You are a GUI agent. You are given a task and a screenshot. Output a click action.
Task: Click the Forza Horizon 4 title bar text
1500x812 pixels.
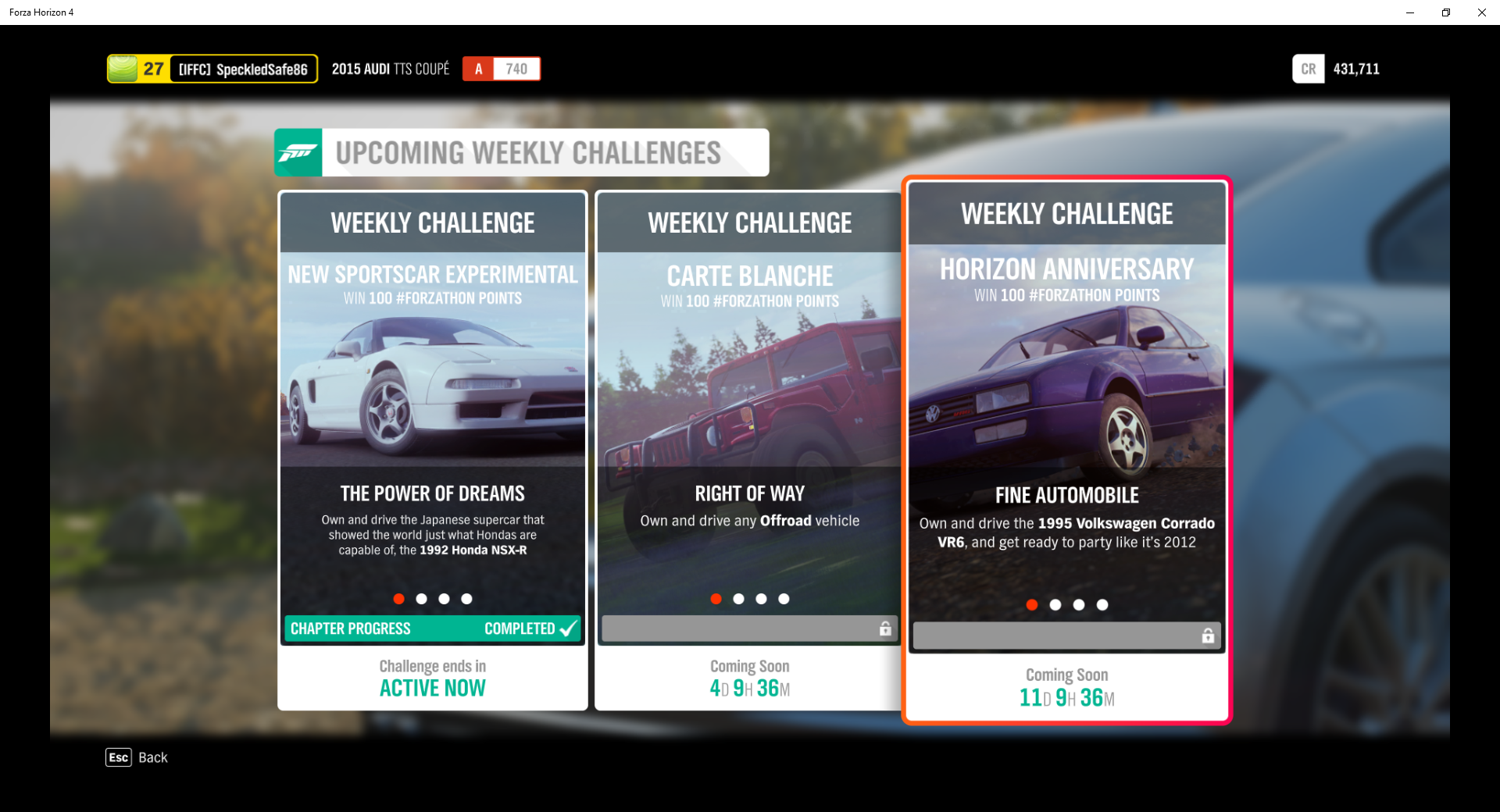pos(41,12)
